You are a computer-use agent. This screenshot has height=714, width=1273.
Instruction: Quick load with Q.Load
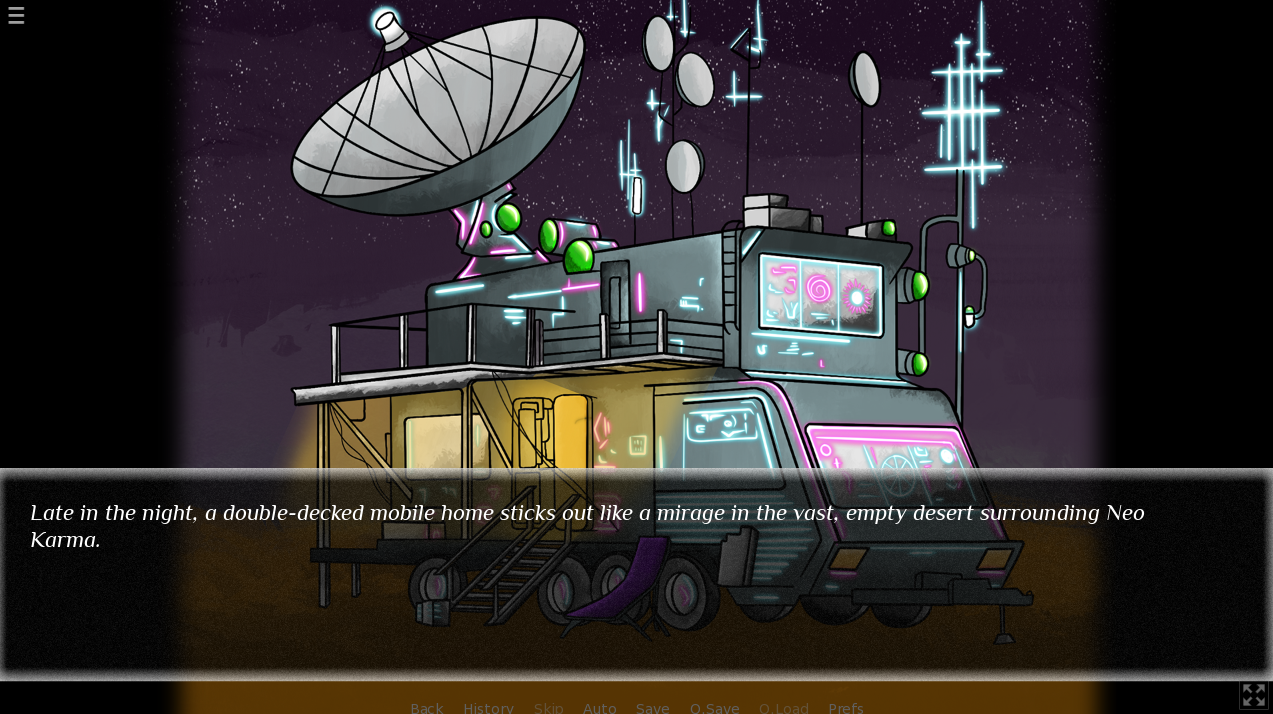[783, 708]
